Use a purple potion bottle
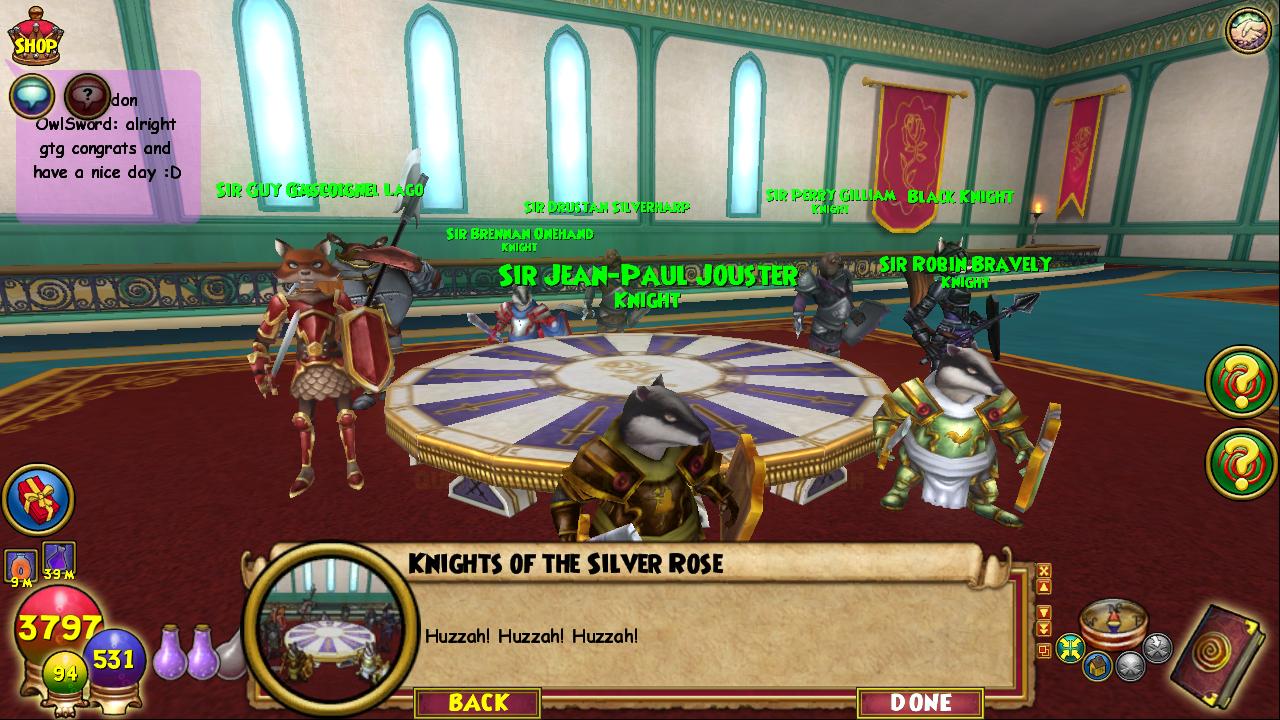The height and width of the screenshot is (720, 1280). (x=170, y=650)
